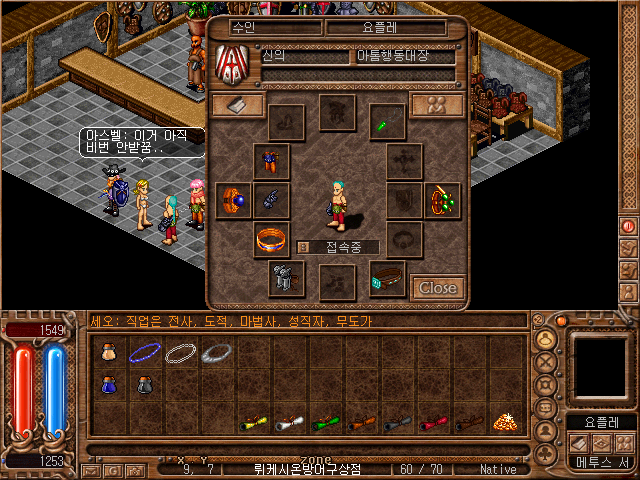The width and height of the screenshot is (640, 480).
Task: Select the silver ring in inventory
Action: (x=217, y=352)
